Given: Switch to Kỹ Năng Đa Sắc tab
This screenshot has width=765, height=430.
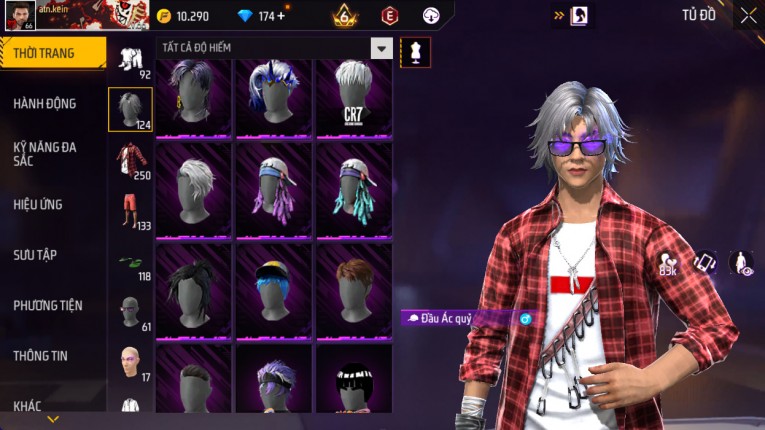Looking at the screenshot, I should coord(45,153).
